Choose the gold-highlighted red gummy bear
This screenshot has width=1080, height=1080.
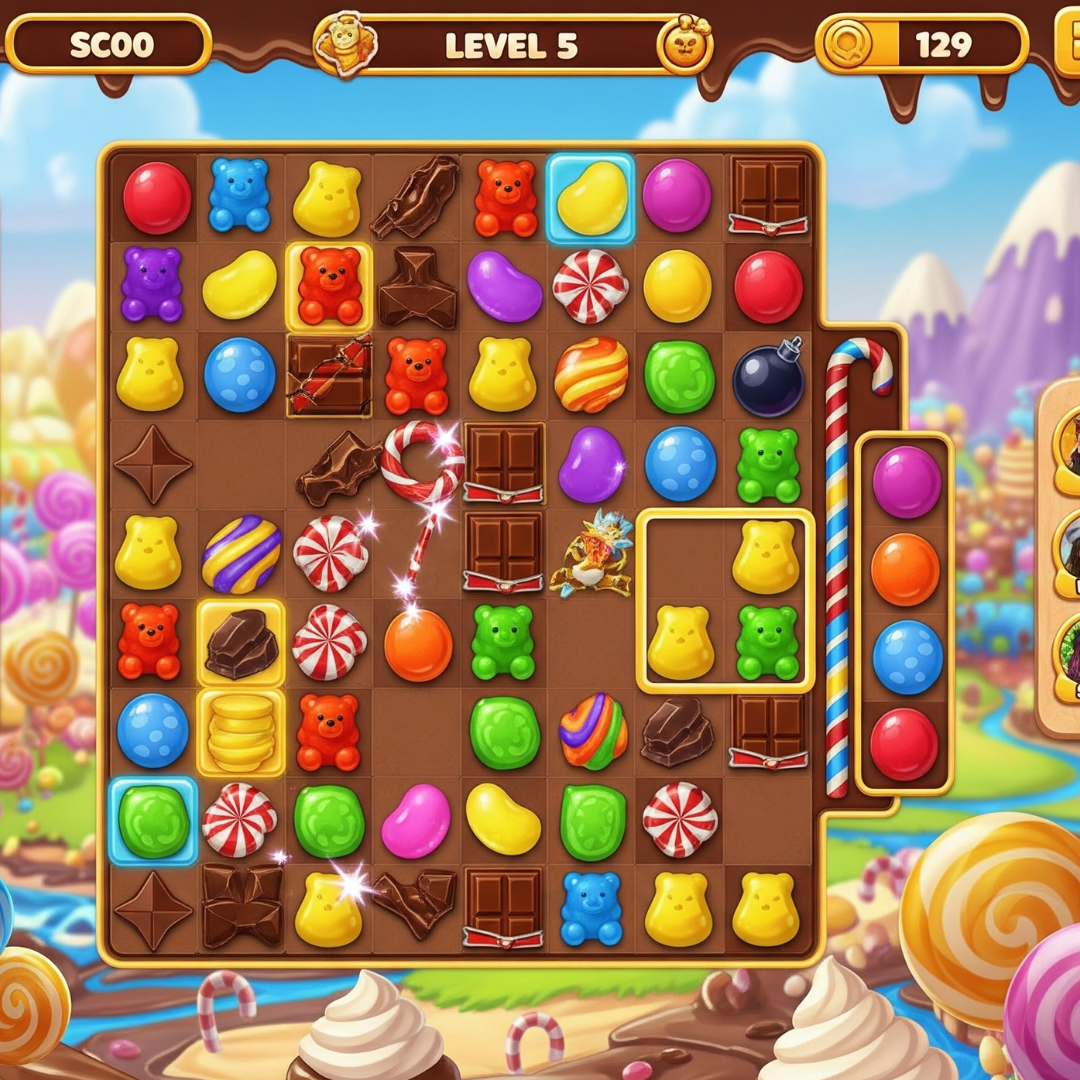tap(329, 286)
